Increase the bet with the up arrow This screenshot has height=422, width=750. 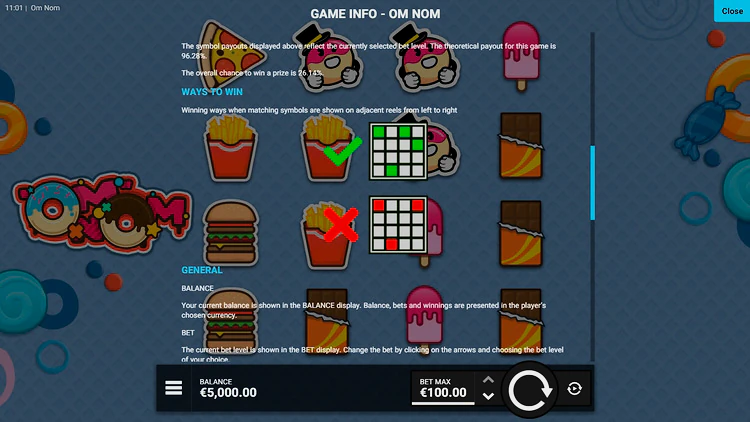(x=488, y=380)
